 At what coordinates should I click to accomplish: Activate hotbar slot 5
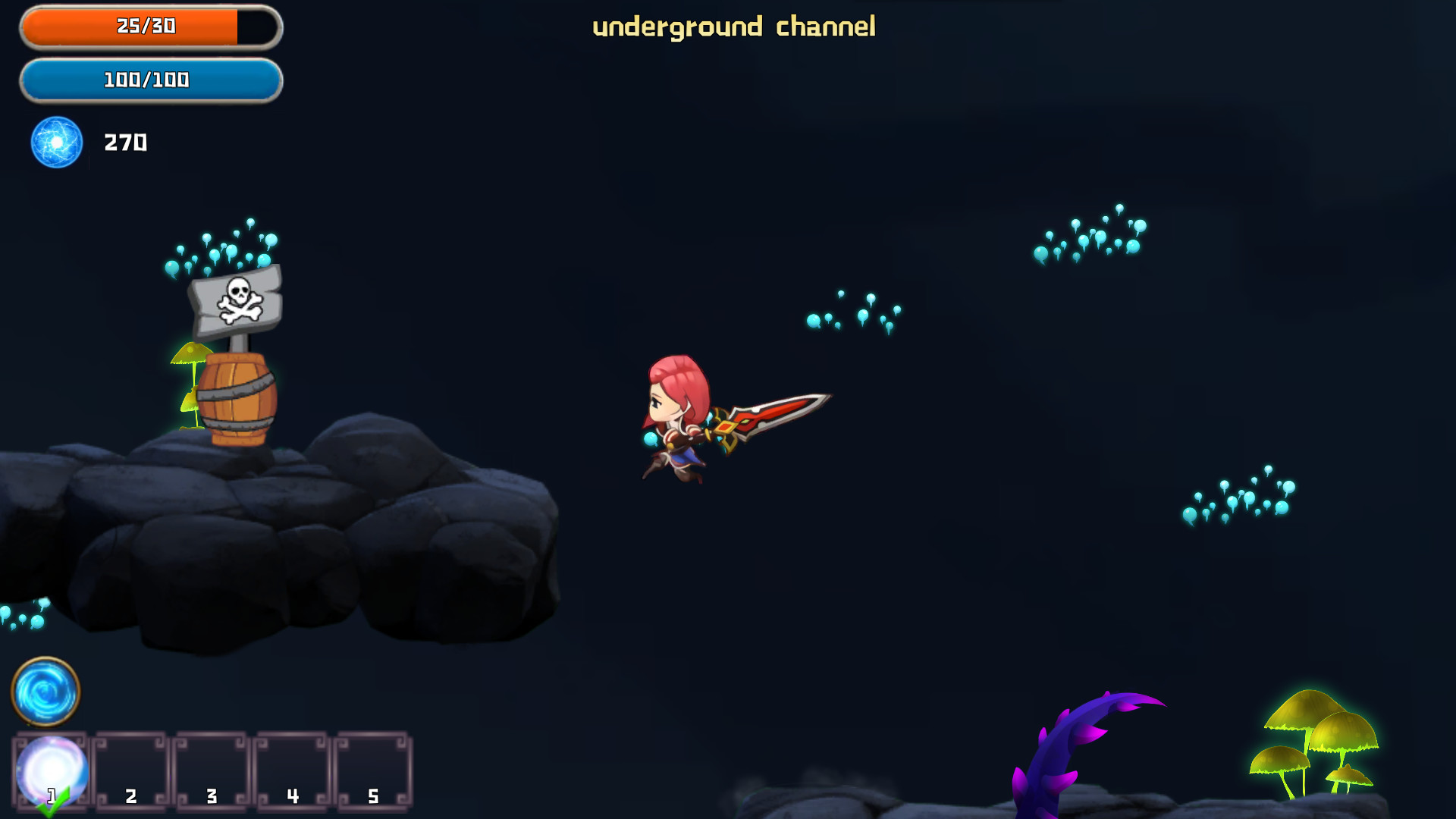click(x=373, y=768)
